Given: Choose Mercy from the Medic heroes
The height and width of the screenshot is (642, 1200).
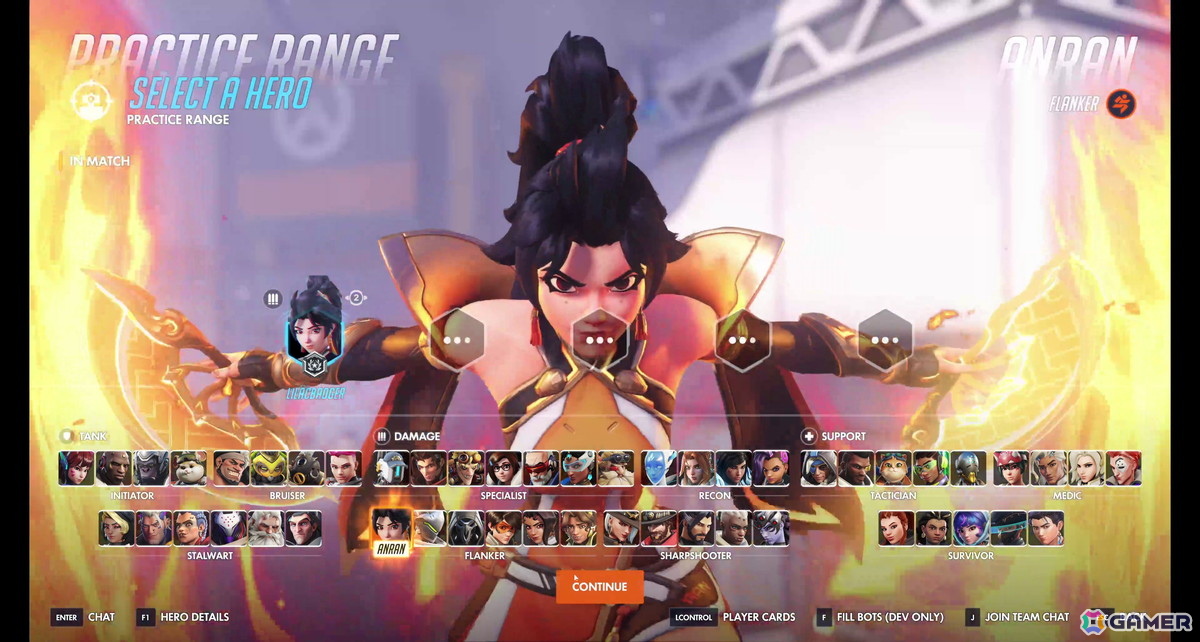Looking at the screenshot, I should click(x=1087, y=468).
